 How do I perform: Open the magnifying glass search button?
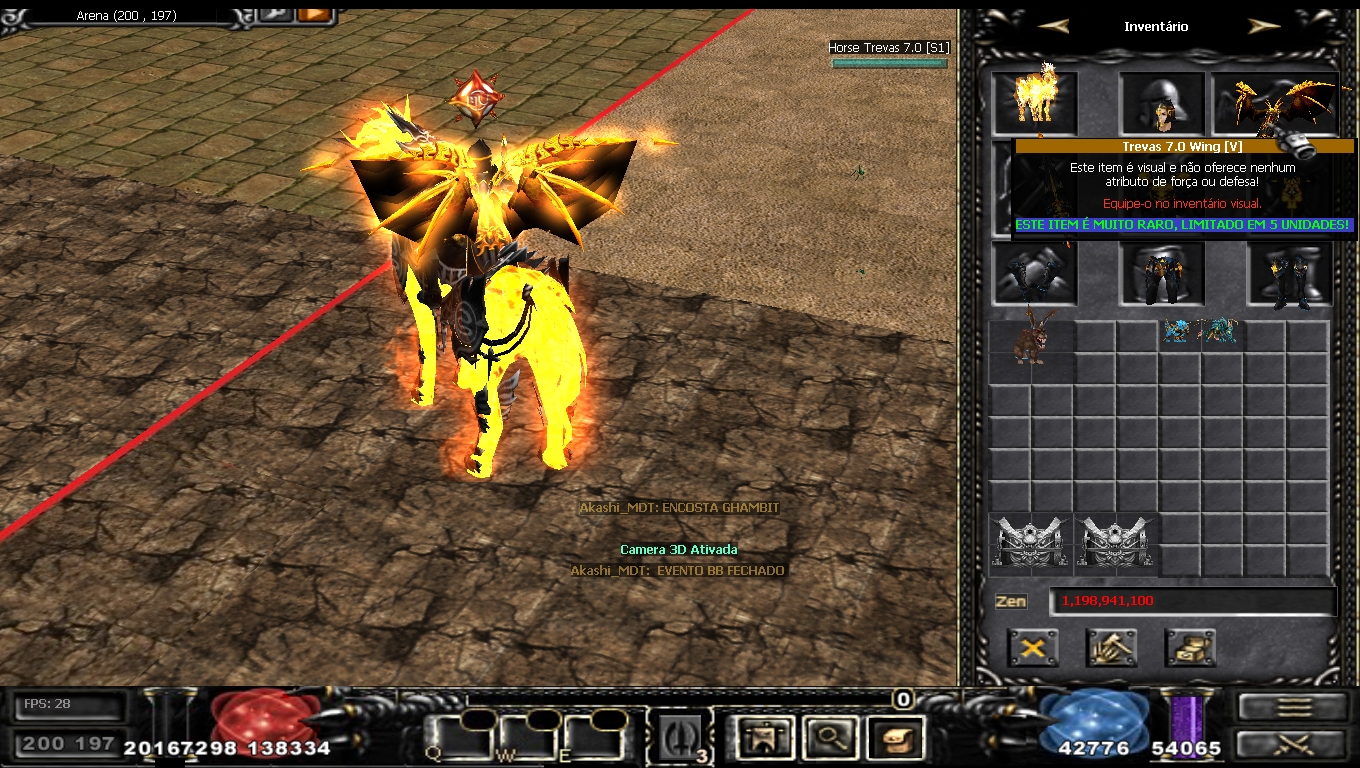tap(827, 738)
